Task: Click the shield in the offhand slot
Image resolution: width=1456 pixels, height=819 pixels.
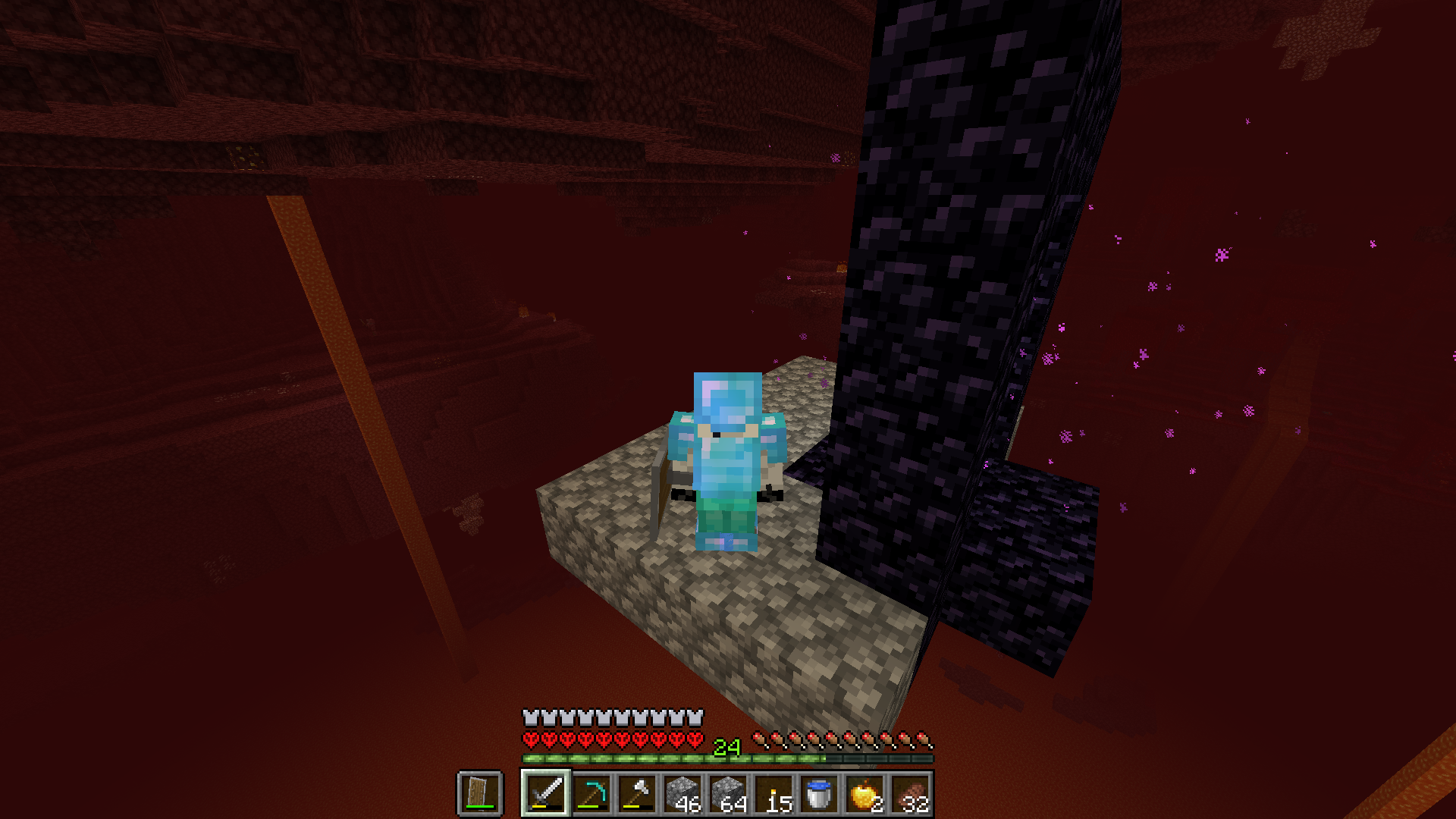Action: coord(479,794)
